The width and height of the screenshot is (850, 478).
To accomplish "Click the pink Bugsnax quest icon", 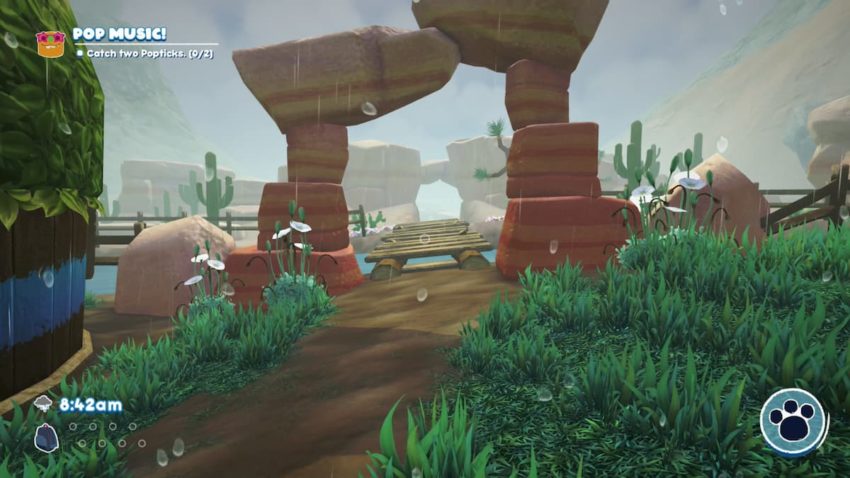I will (49, 42).
